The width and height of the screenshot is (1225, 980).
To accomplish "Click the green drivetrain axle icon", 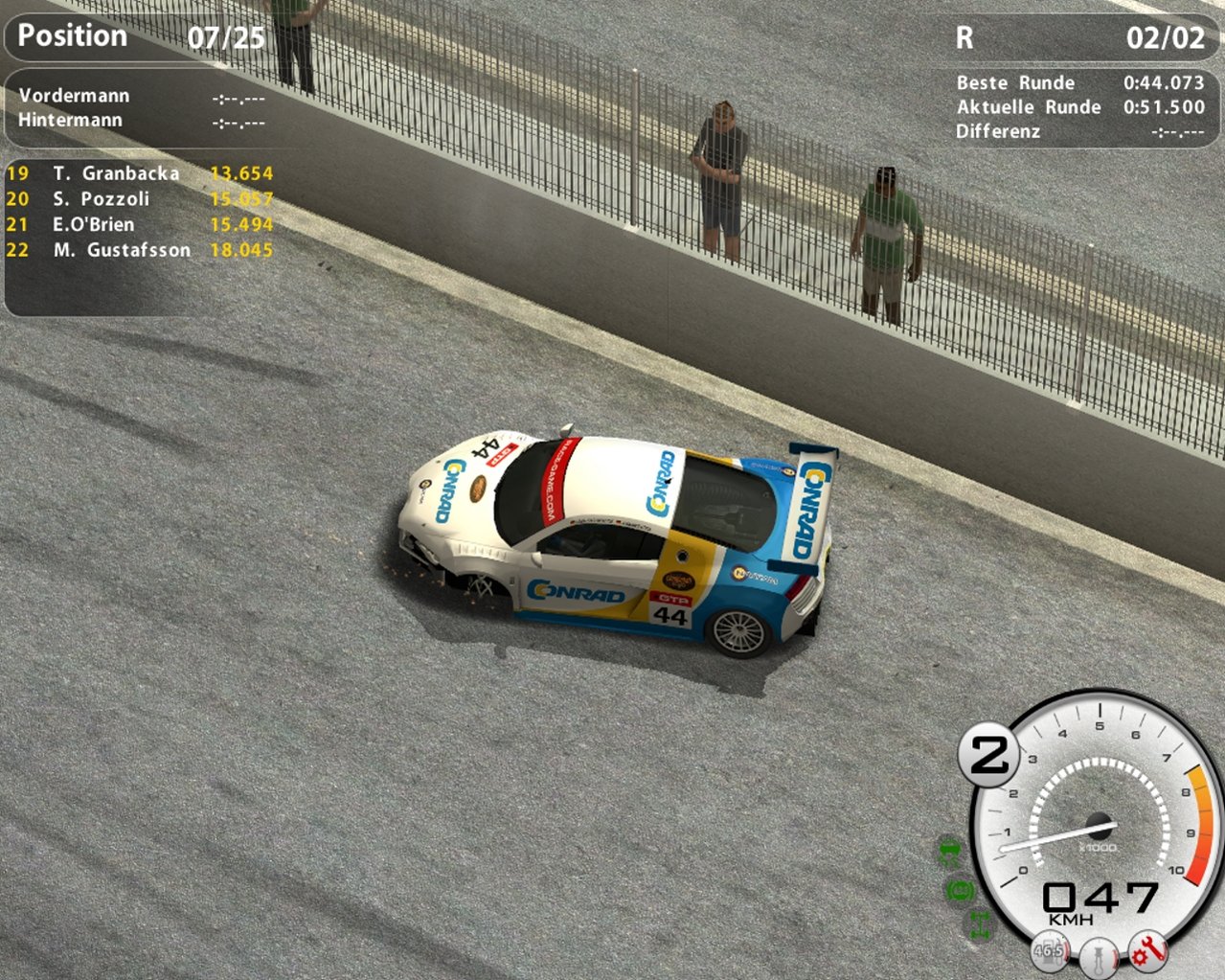I will (x=980, y=924).
